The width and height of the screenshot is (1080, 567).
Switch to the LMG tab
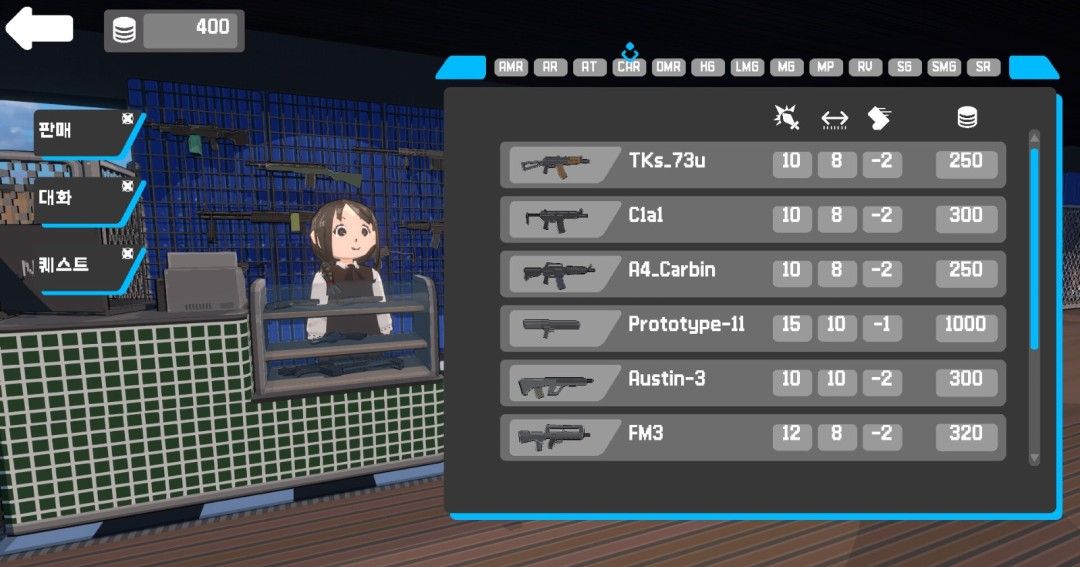[x=747, y=67]
